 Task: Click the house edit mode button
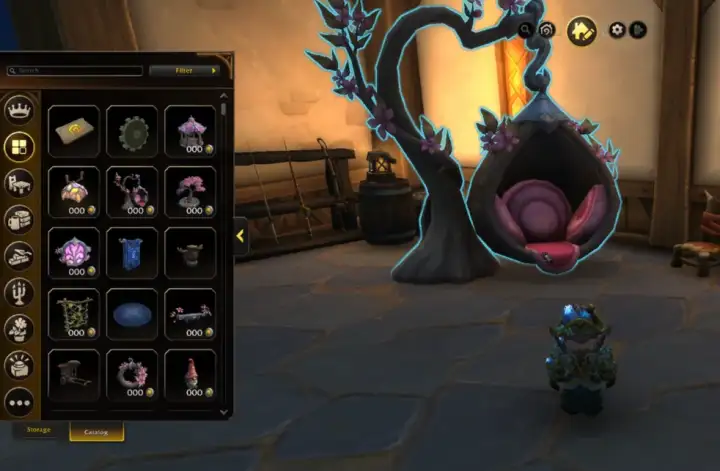coord(581,30)
